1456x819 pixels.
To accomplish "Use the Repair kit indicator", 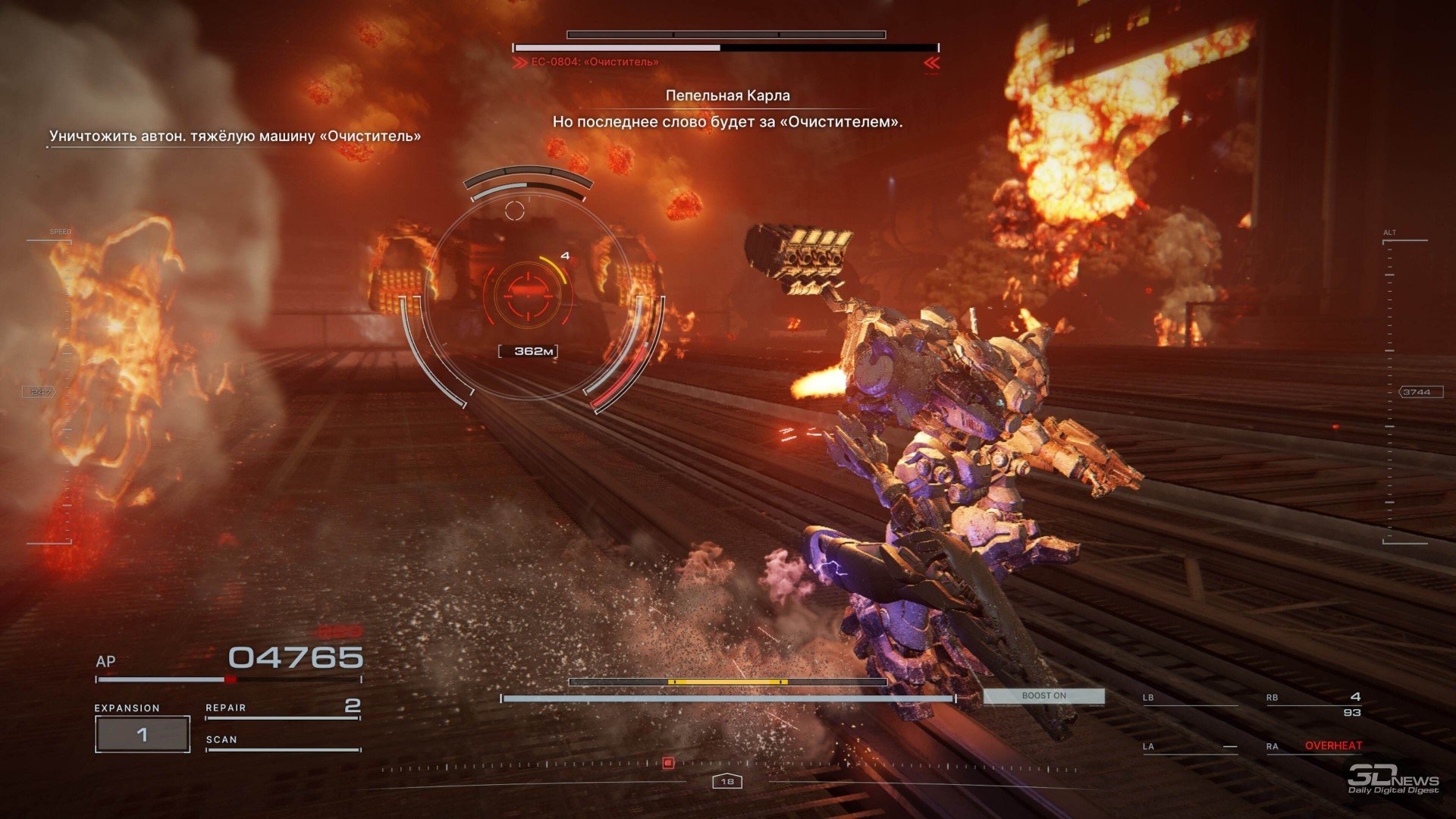I will coord(282,708).
